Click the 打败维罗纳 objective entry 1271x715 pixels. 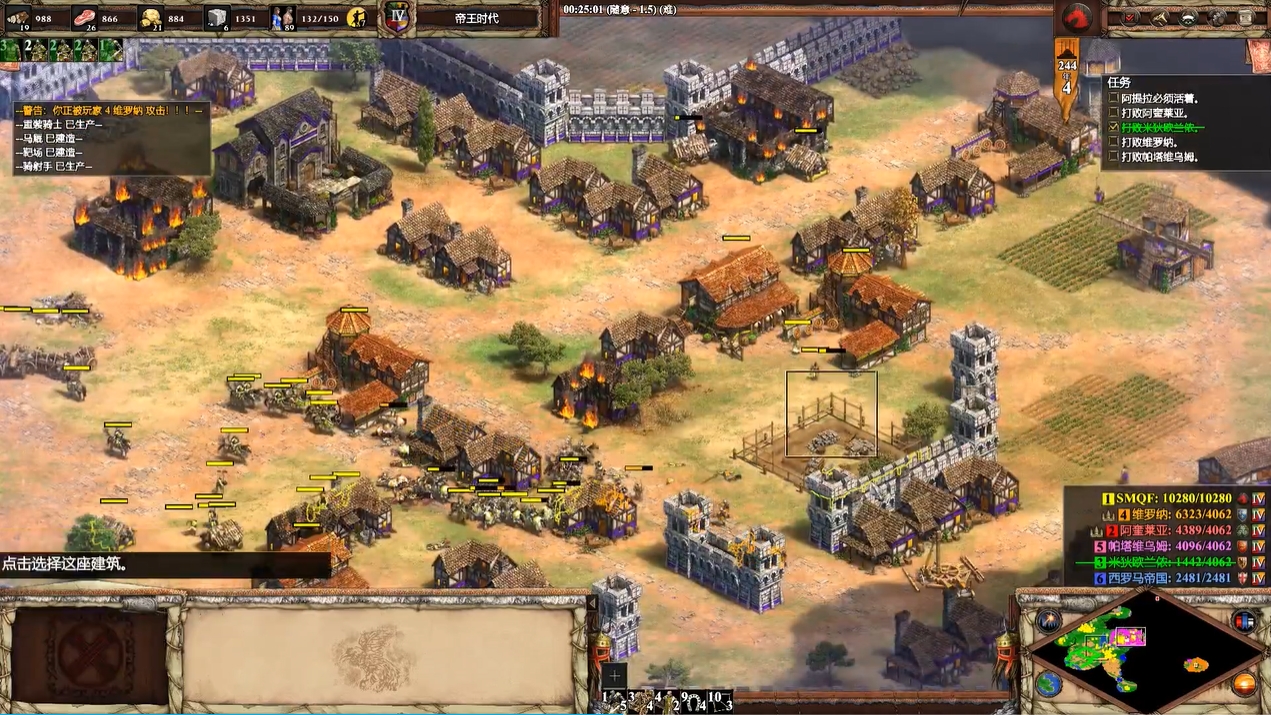(1158, 142)
